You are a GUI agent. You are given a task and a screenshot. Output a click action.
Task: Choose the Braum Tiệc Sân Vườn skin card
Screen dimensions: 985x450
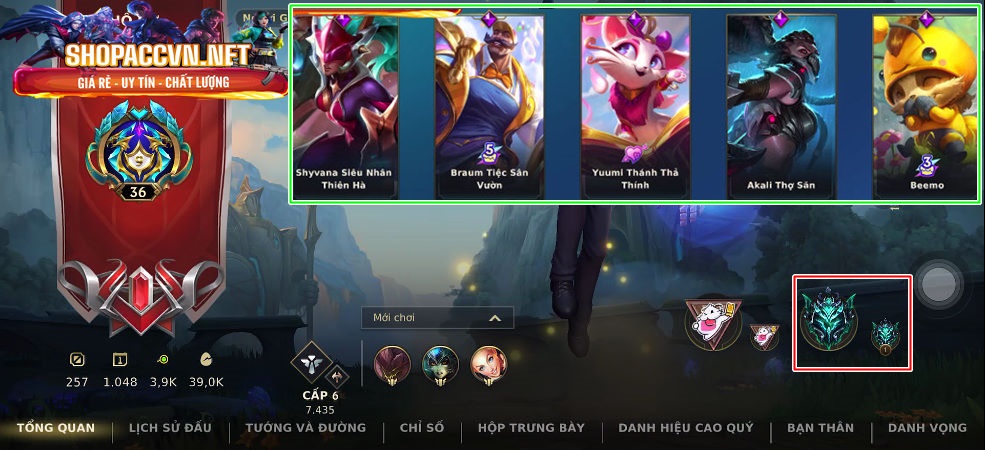[490, 105]
